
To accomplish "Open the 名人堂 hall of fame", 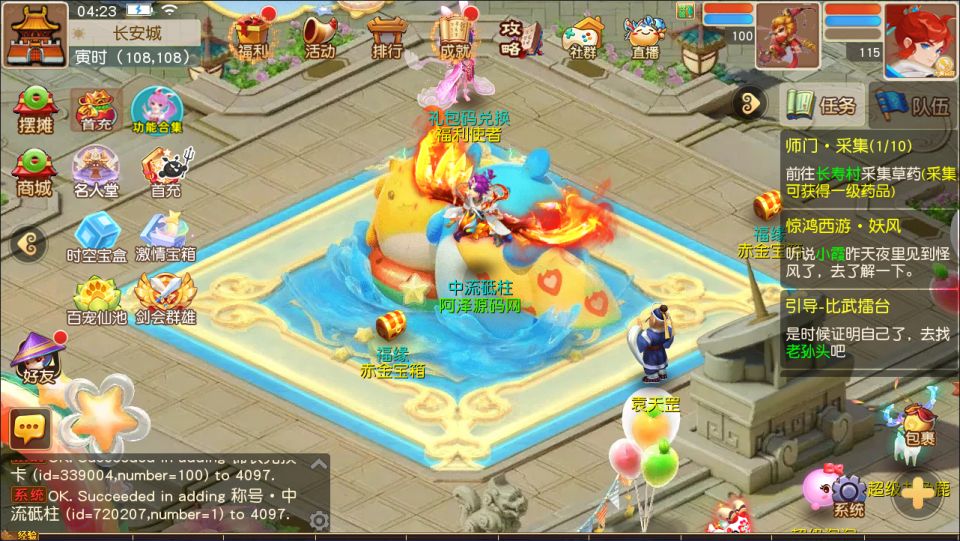I will (x=96, y=172).
